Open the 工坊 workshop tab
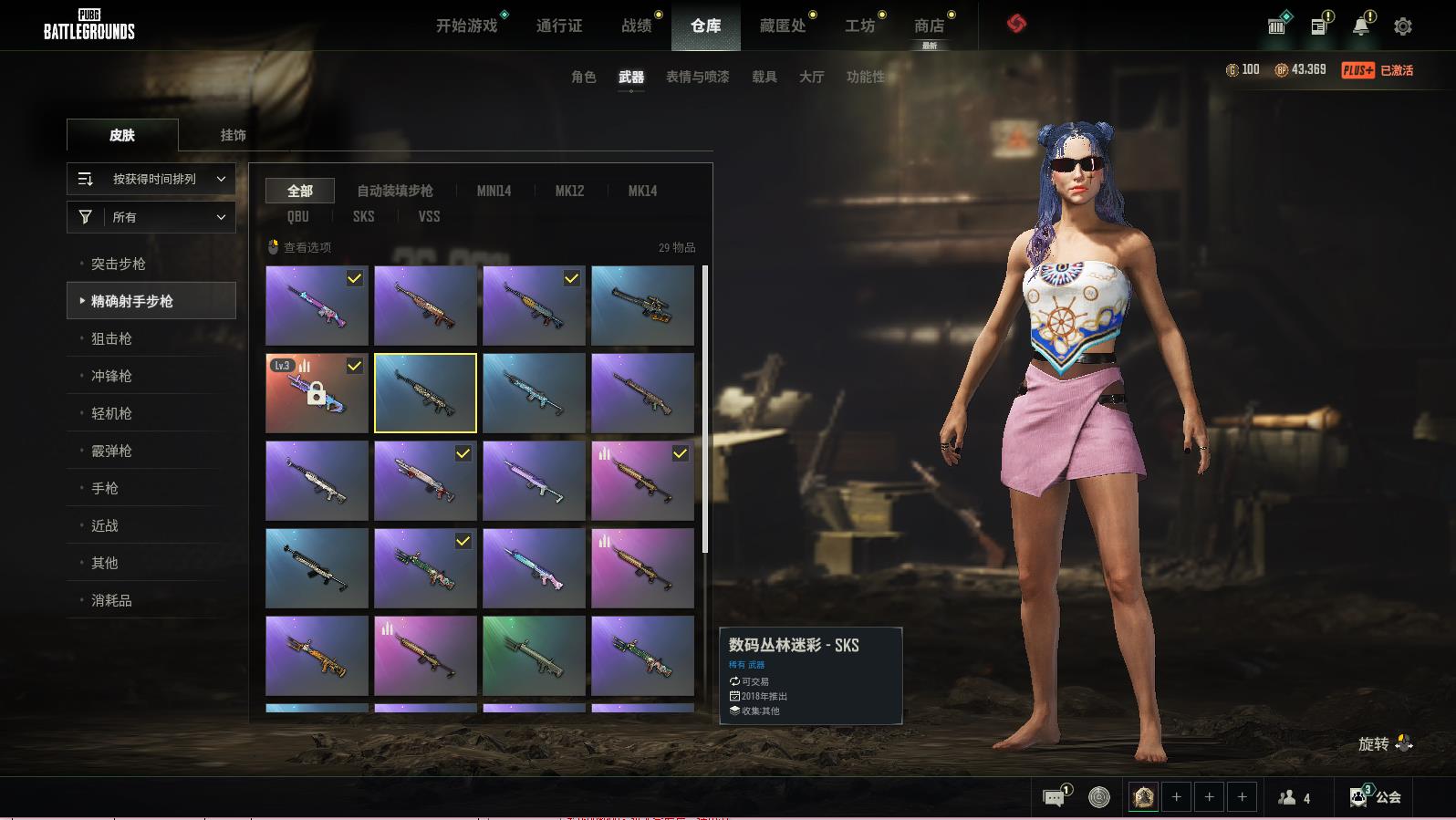The height and width of the screenshot is (820, 1456). (859, 26)
